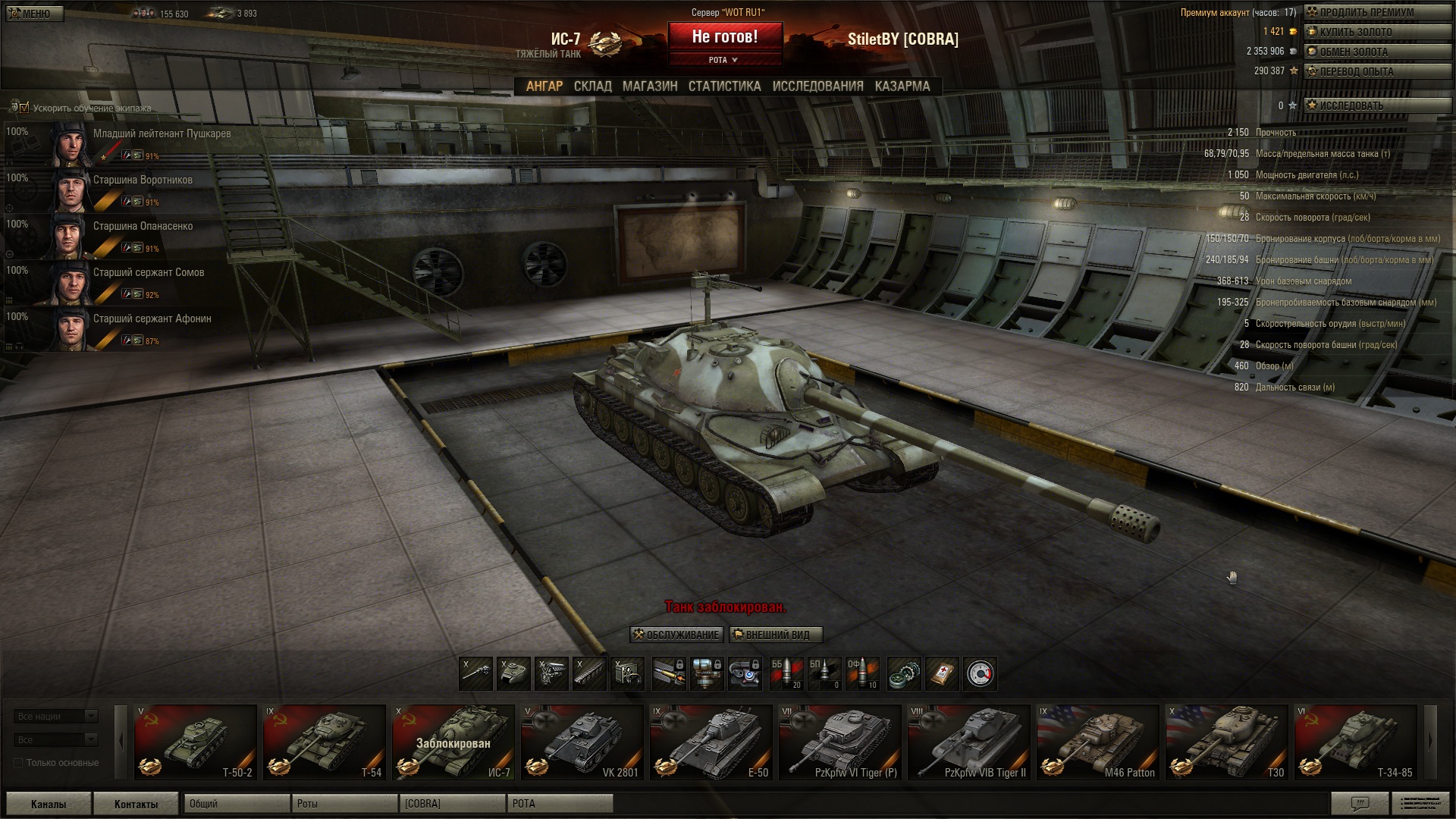The image size is (1456, 819).
Task: Open the Казарма tab
Action: 902,86
